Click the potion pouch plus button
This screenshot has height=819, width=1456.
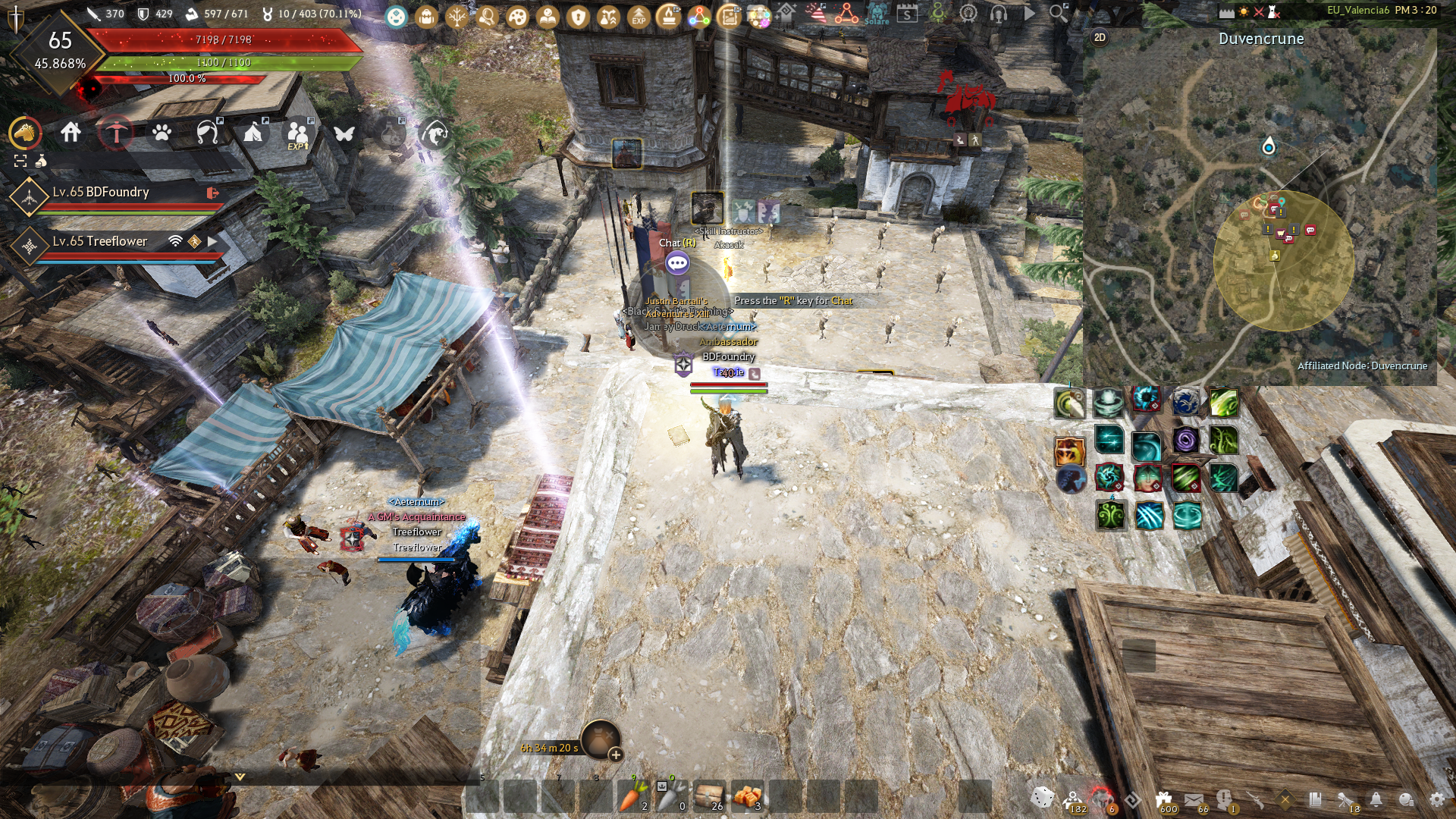tap(616, 755)
